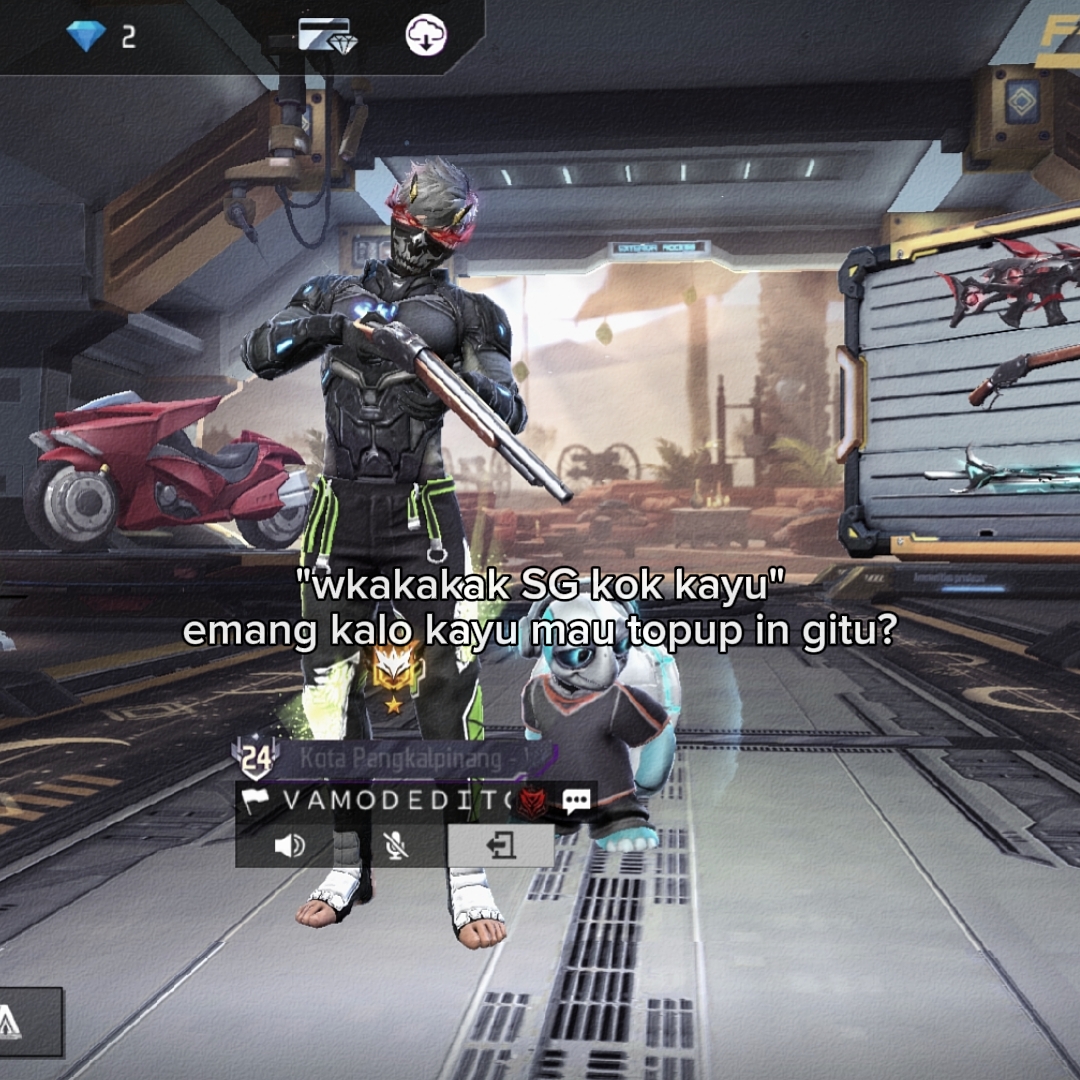Open the chat speech bubble icon

pyautogui.click(x=576, y=800)
